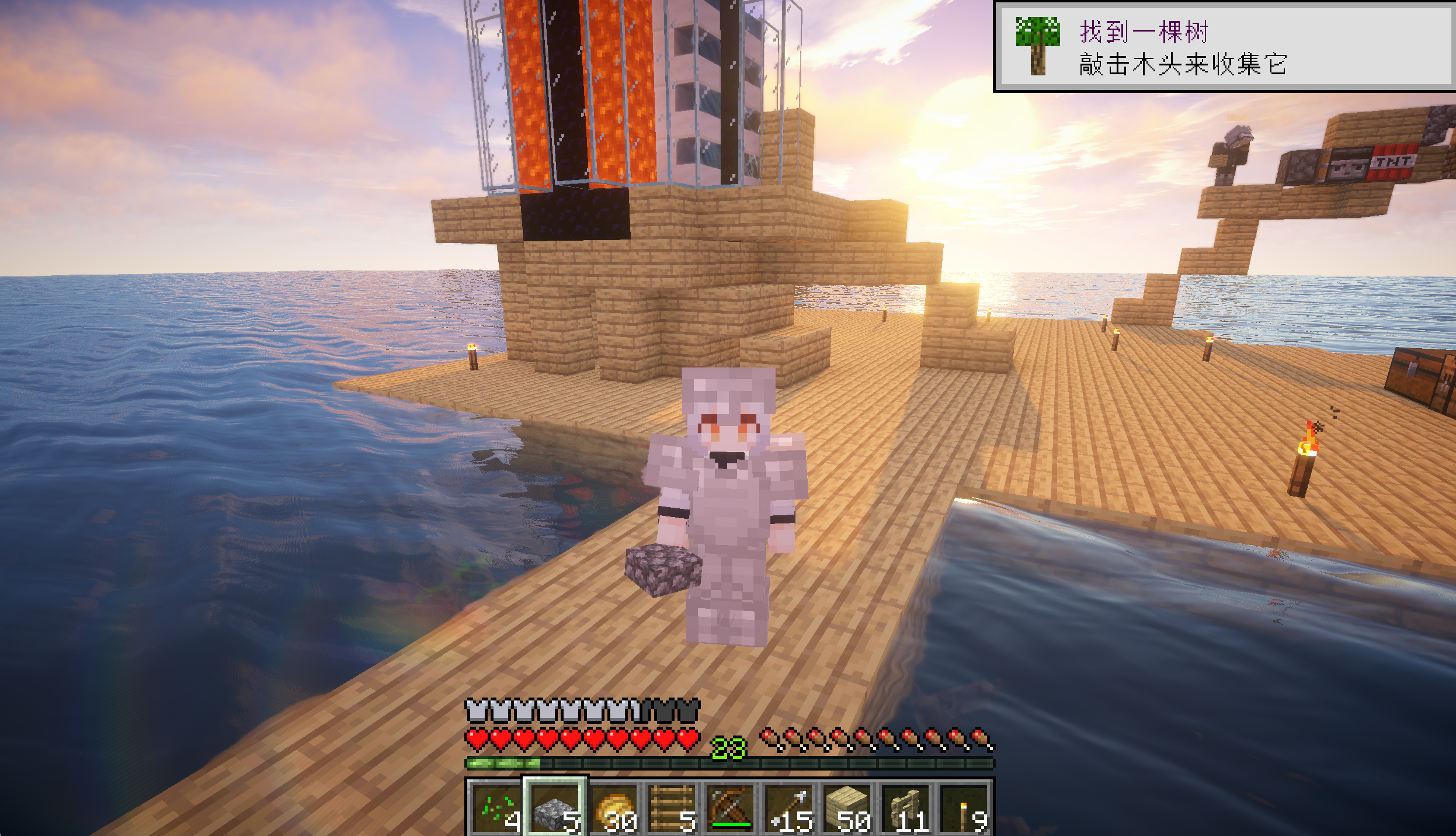This screenshot has width=1456, height=836.
Task: Click the tree tutorial hint popup
Action: 1224,47
